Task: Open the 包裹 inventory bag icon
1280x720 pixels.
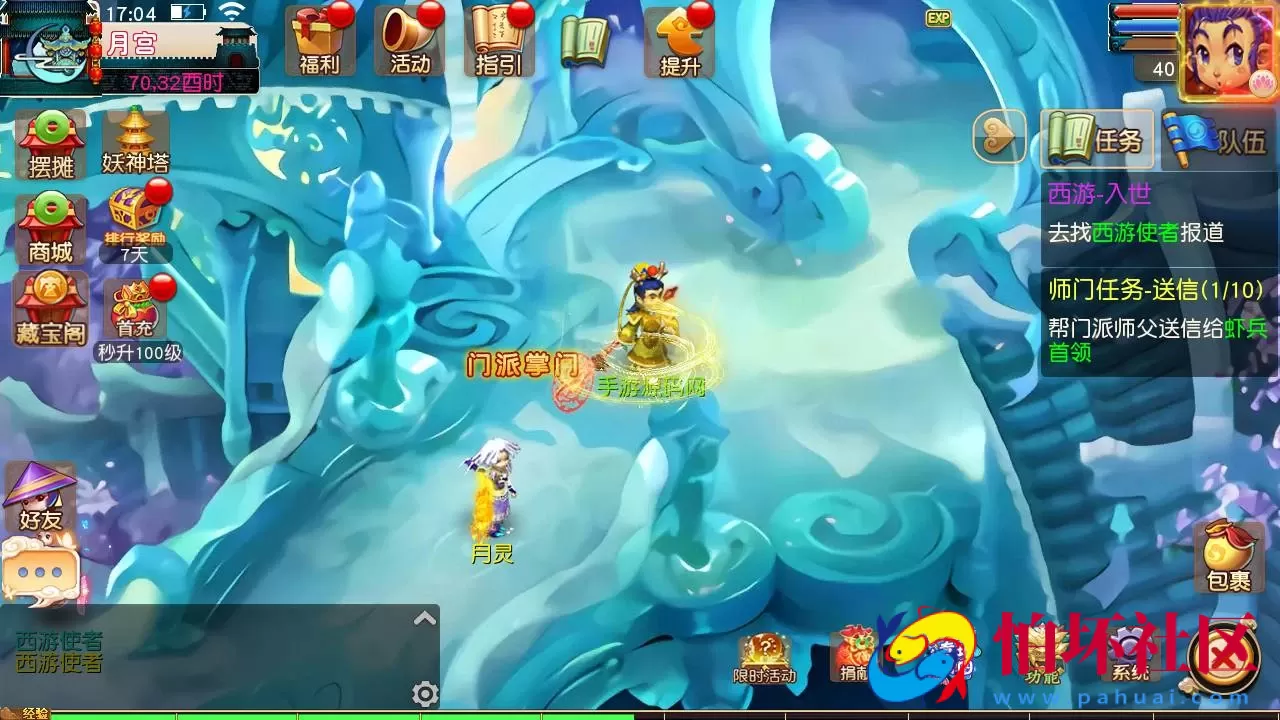Action: [1229, 553]
